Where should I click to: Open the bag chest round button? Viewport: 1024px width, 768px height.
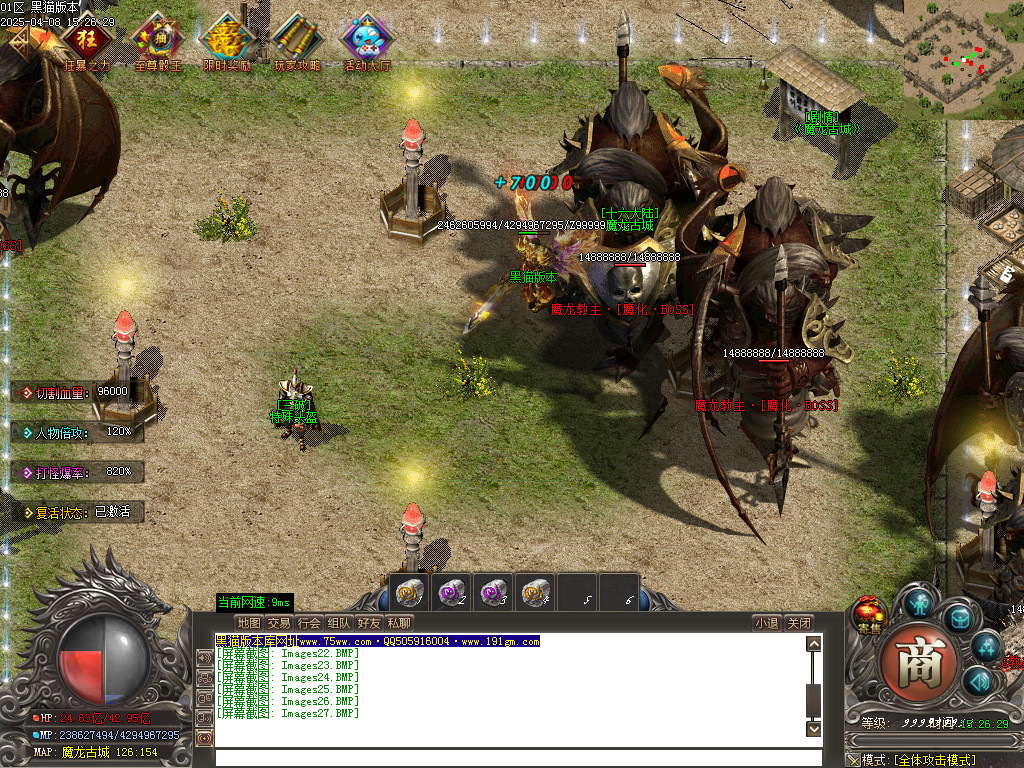(960, 617)
